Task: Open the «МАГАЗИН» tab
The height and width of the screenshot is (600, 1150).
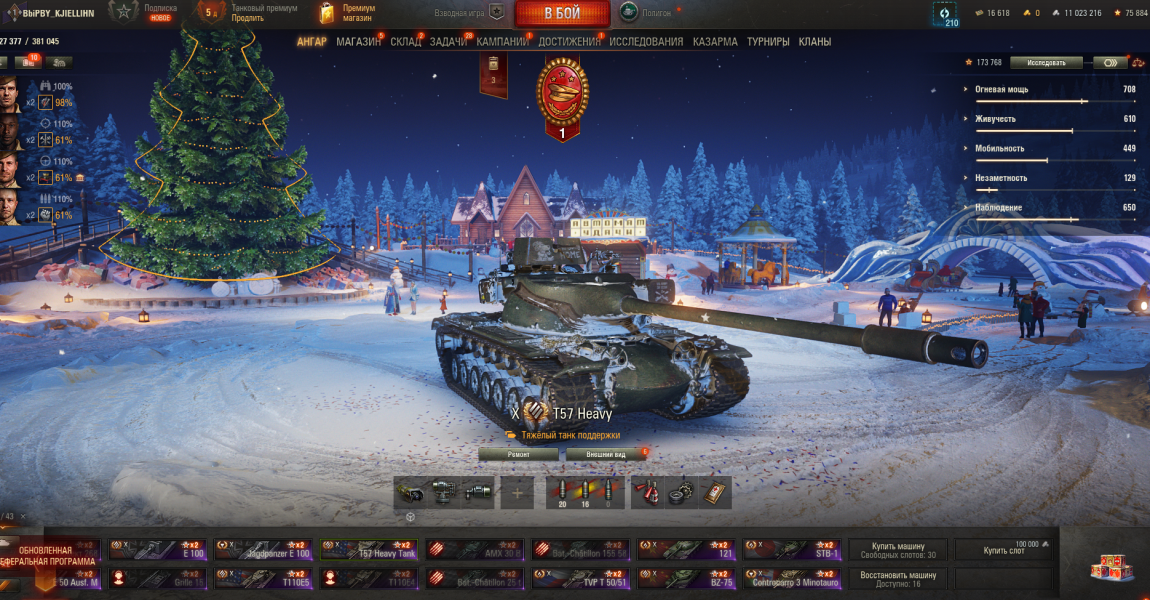Action: pos(358,42)
